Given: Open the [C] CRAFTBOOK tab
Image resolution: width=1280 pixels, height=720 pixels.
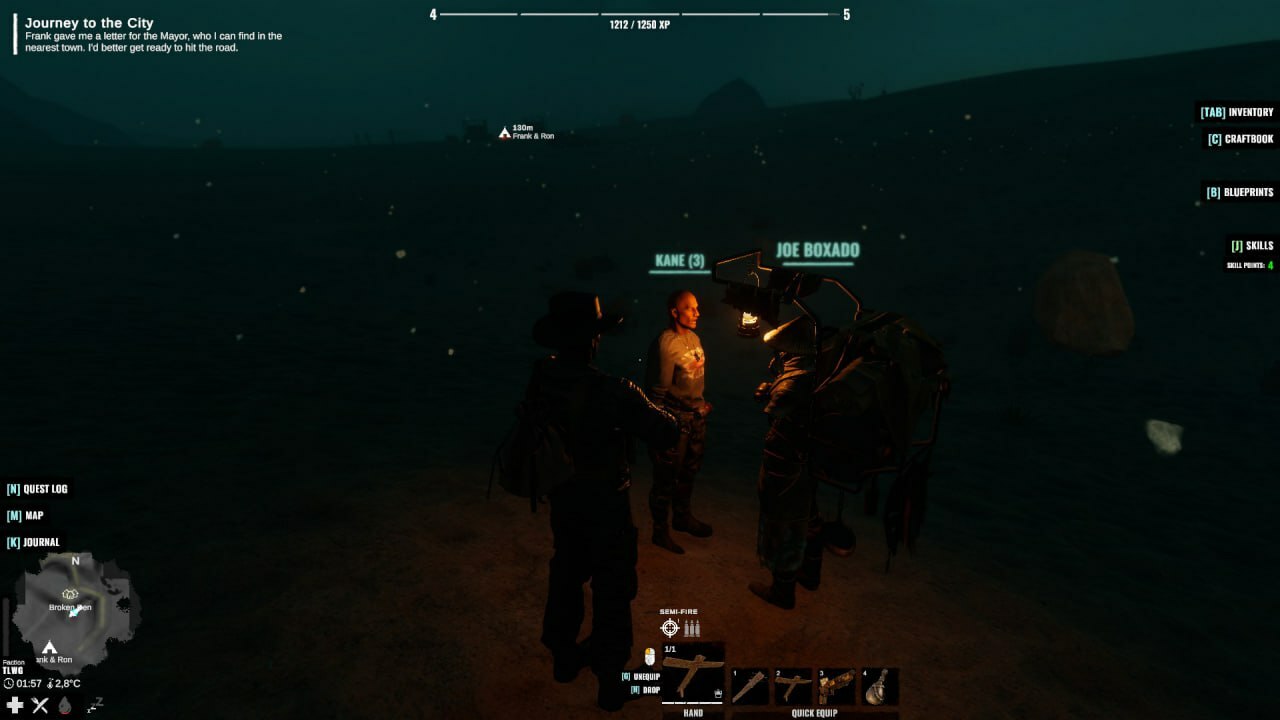Looking at the screenshot, I should tap(1239, 139).
